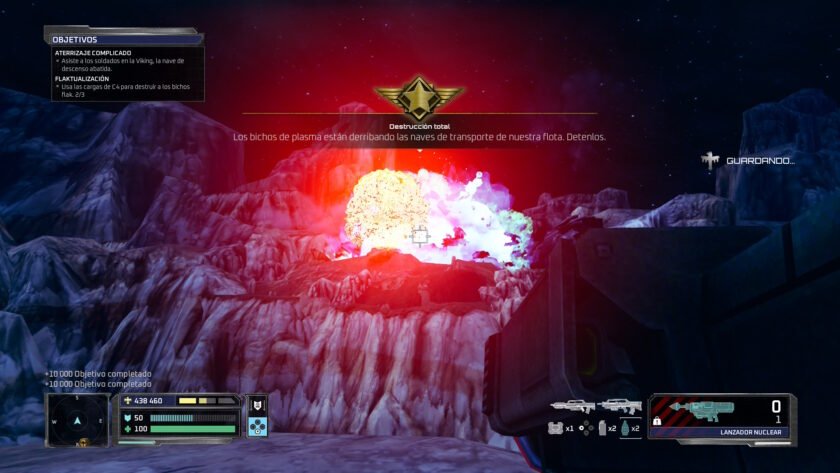Click the blue four-dot ability icon
Image resolution: width=840 pixels, height=473 pixels.
[x=257, y=426]
